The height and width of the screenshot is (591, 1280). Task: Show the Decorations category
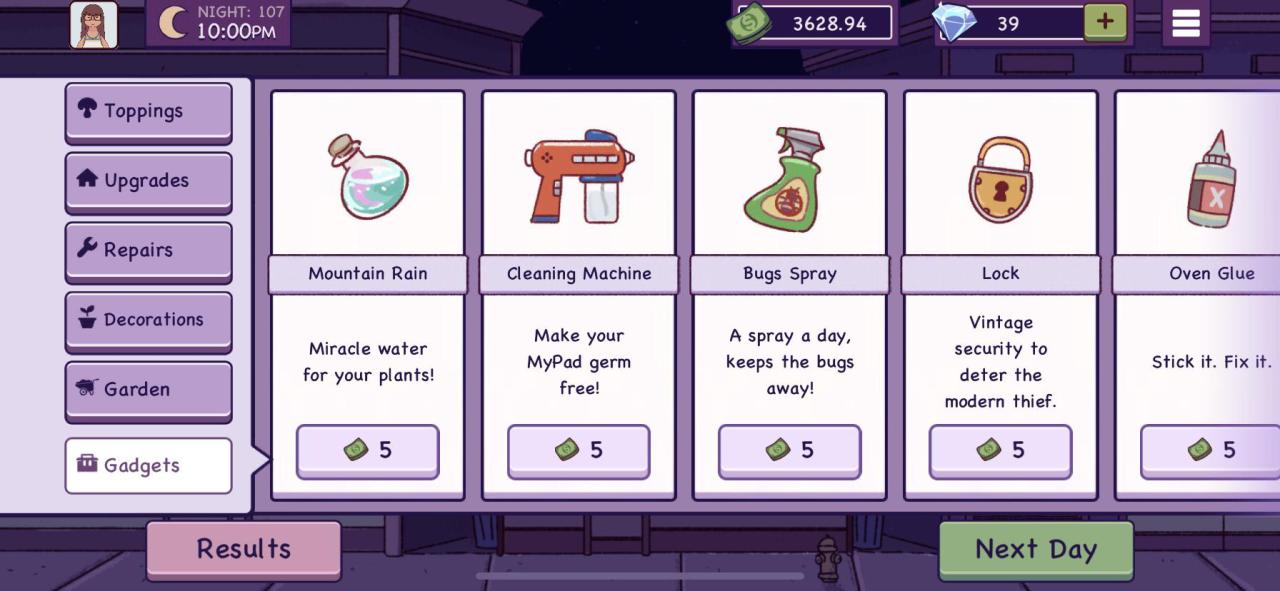click(x=148, y=320)
